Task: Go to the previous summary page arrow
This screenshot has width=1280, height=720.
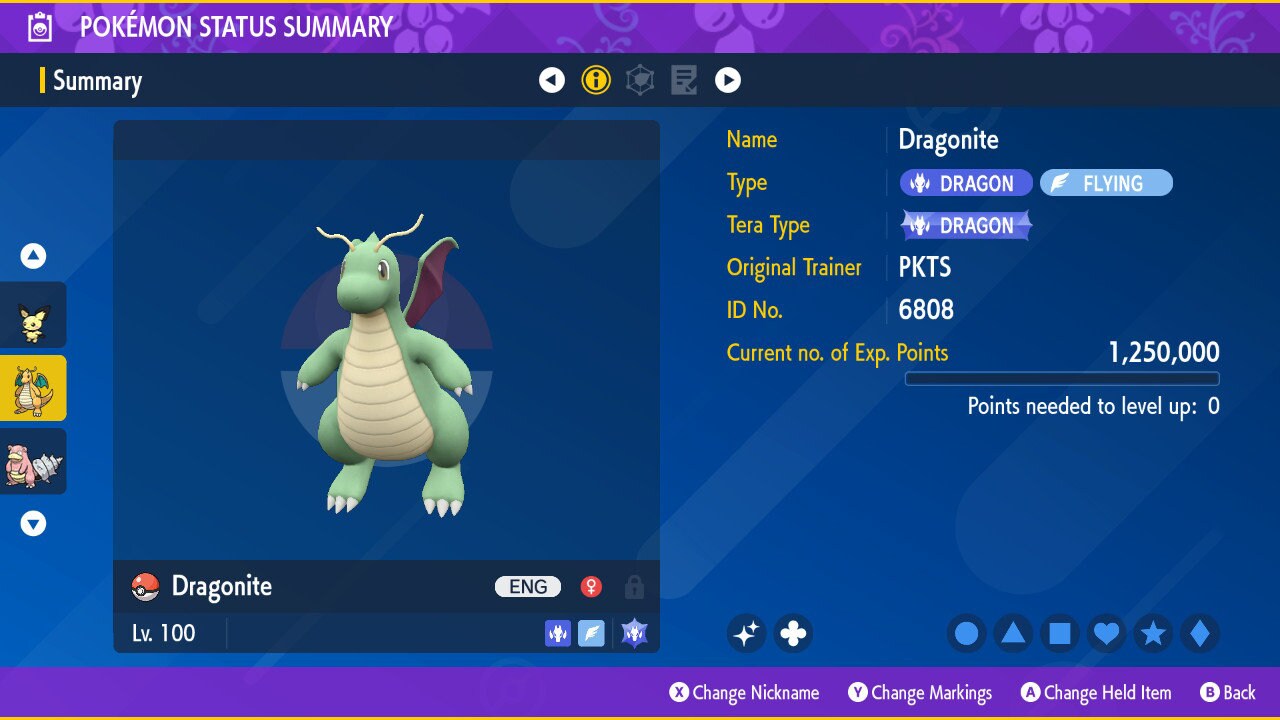Action: tap(552, 80)
